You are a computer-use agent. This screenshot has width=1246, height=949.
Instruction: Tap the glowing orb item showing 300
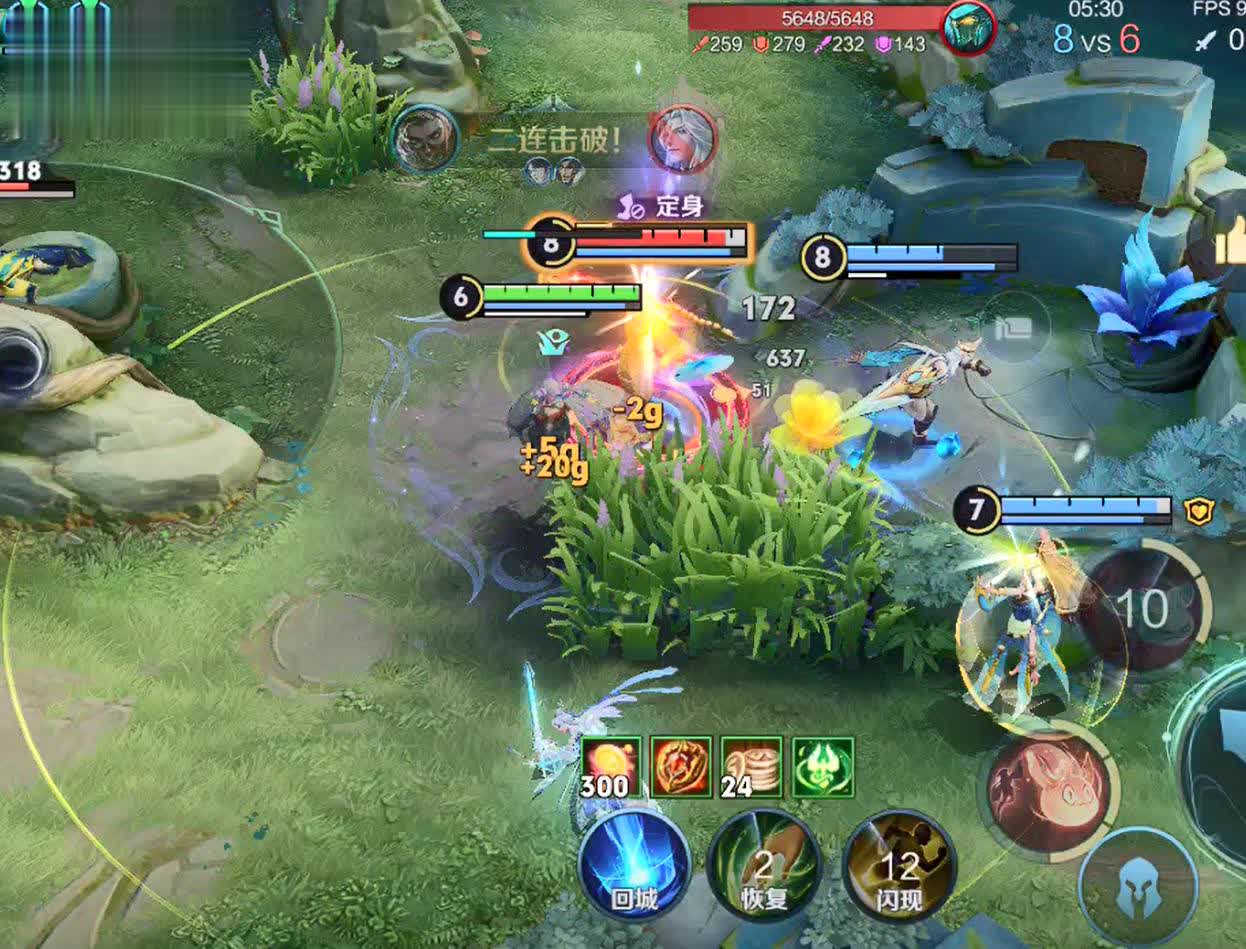611,767
